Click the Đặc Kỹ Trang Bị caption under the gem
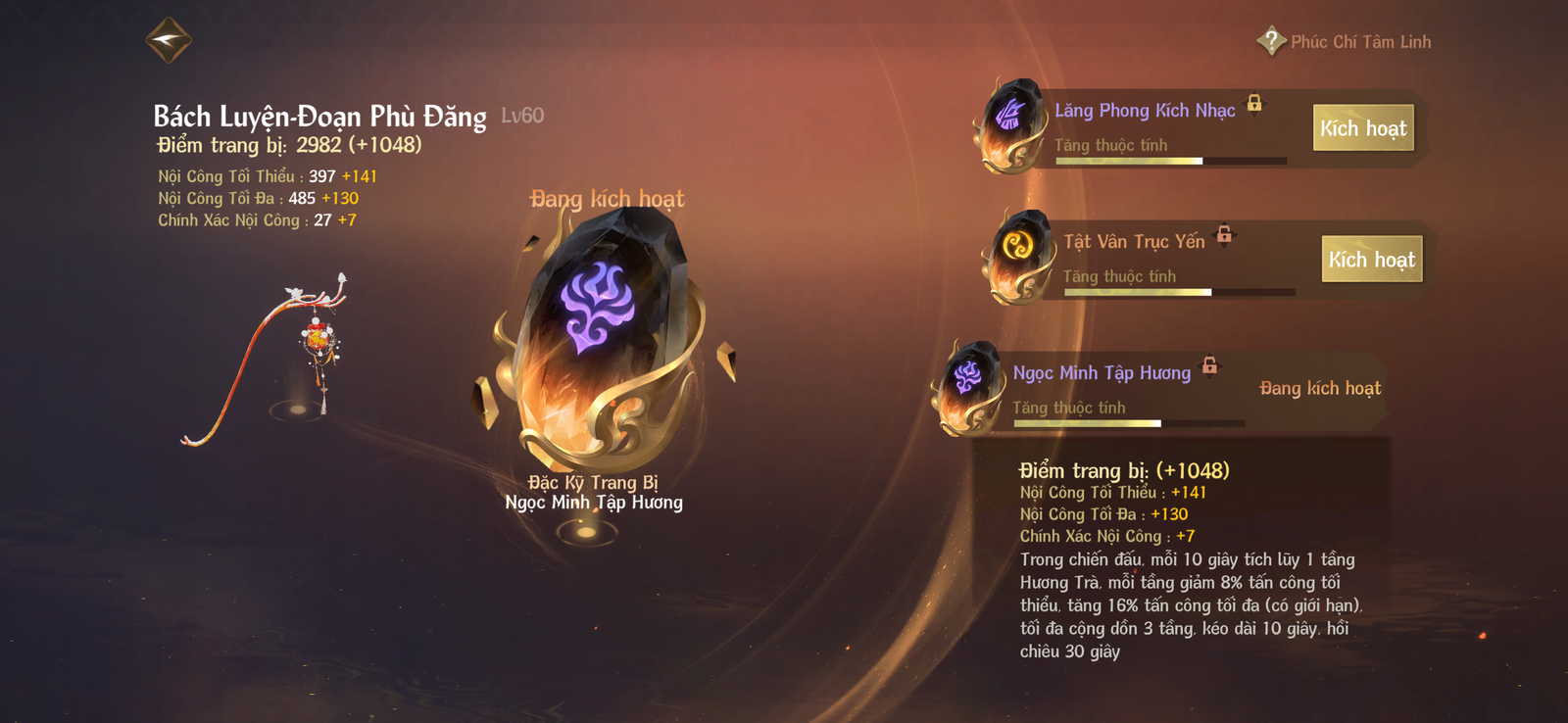Image resolution: width=1568 pixels, height=723 pixels. (596, 483)
